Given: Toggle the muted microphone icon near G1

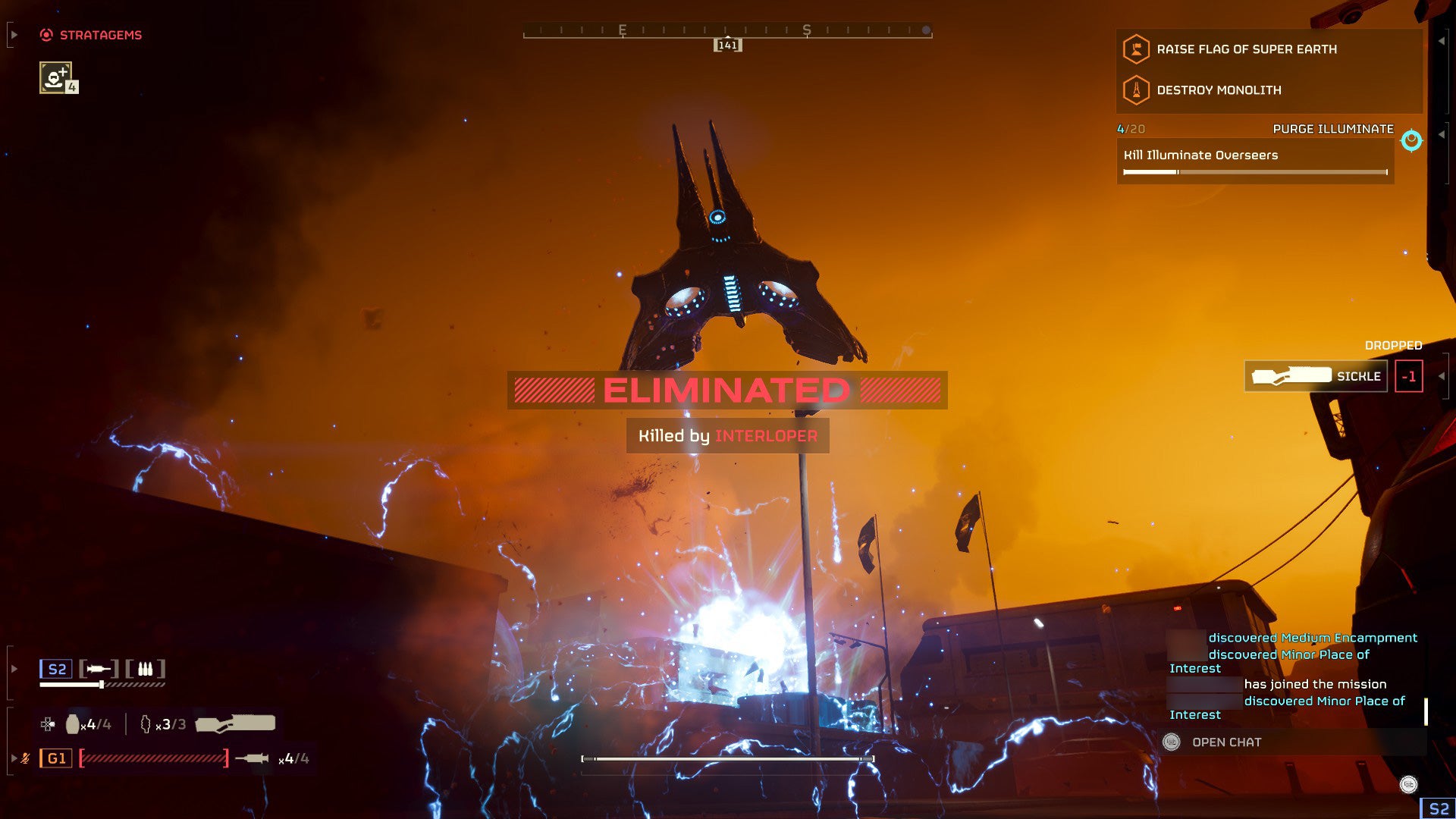Looking at the screenshot, I should [27, 758].
